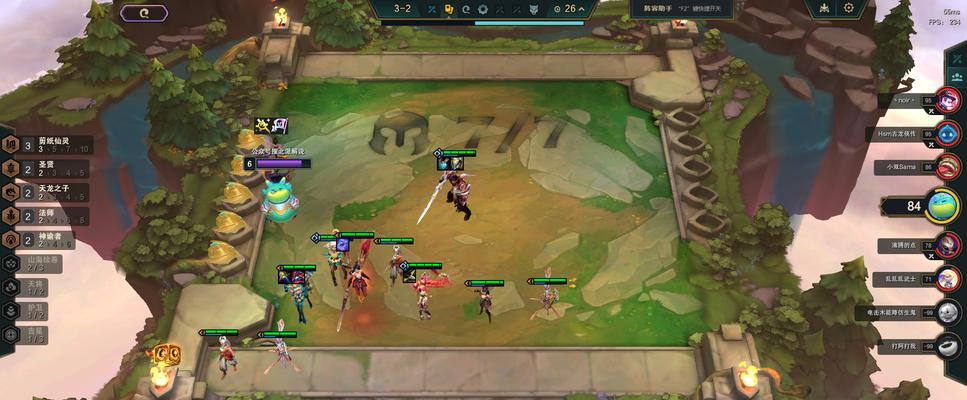Select your own 84 health portrait
Screen dimensions: 967x400
coord(942,206)
